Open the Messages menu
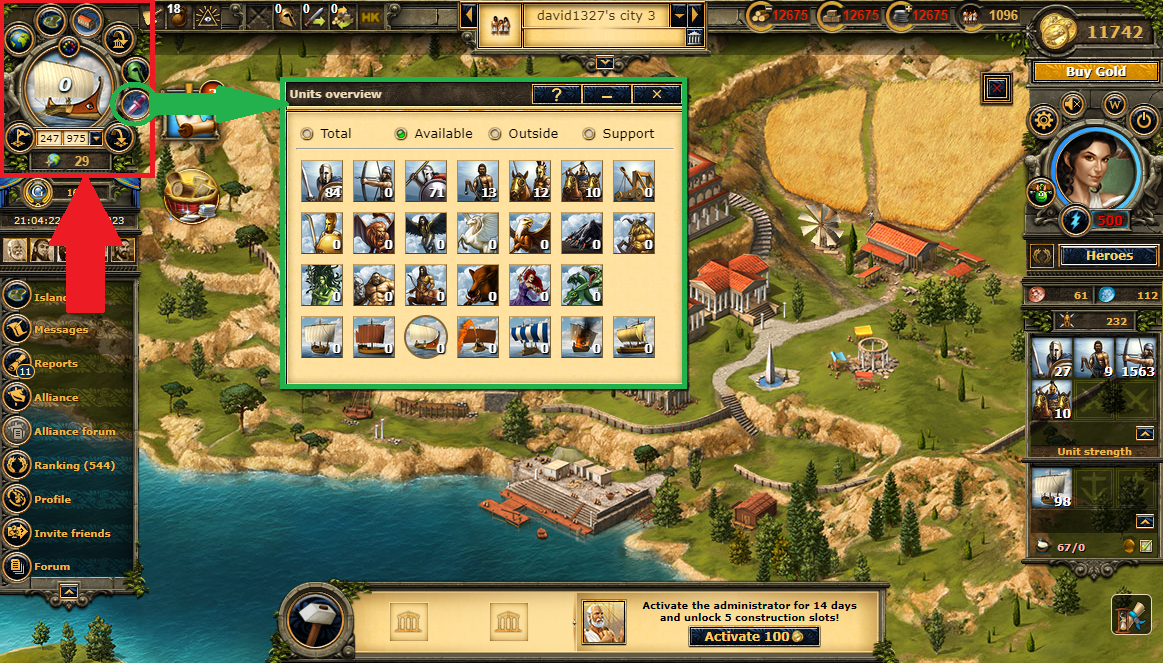Screen dimensions: 1163x663 tap(60, 329)
